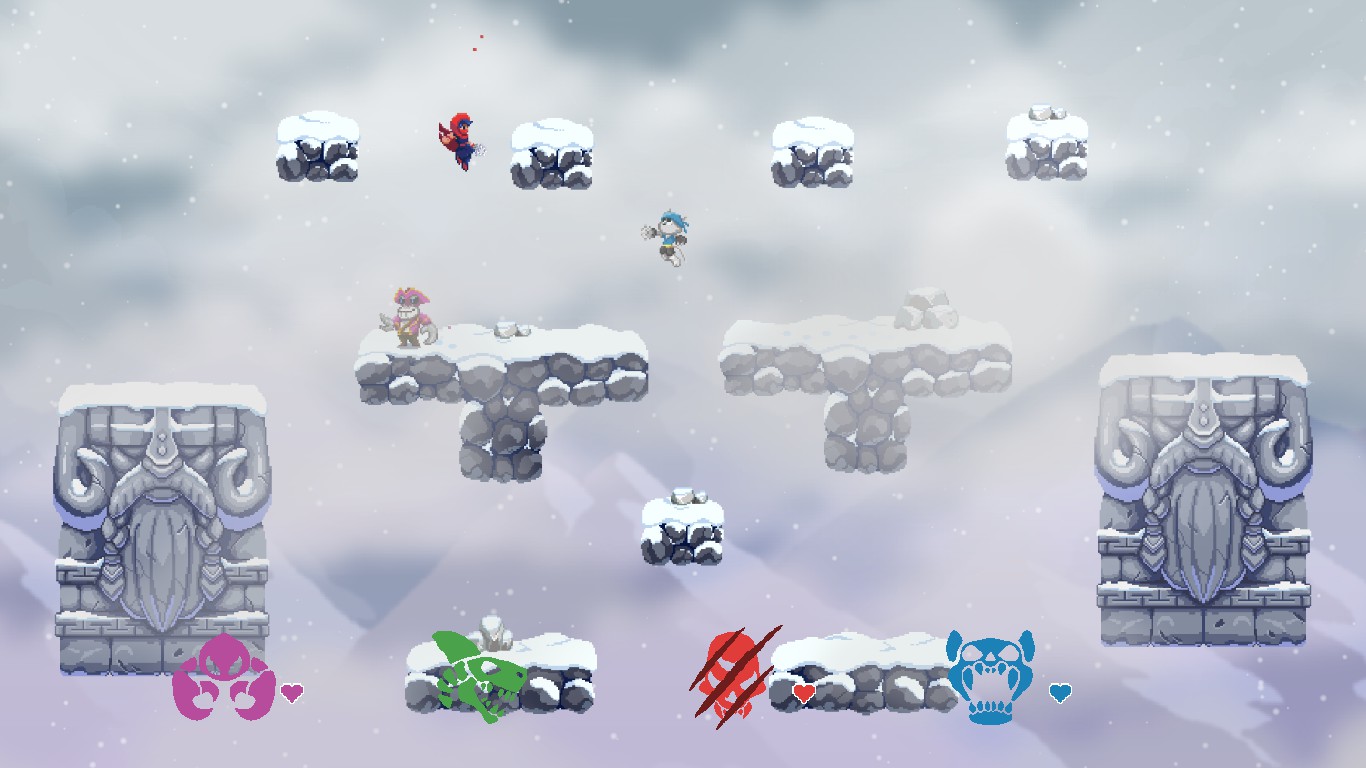Viewport: 1366px width, 768px height.
Task: Click the red heart beside the slash emblem
Action: 804,691
